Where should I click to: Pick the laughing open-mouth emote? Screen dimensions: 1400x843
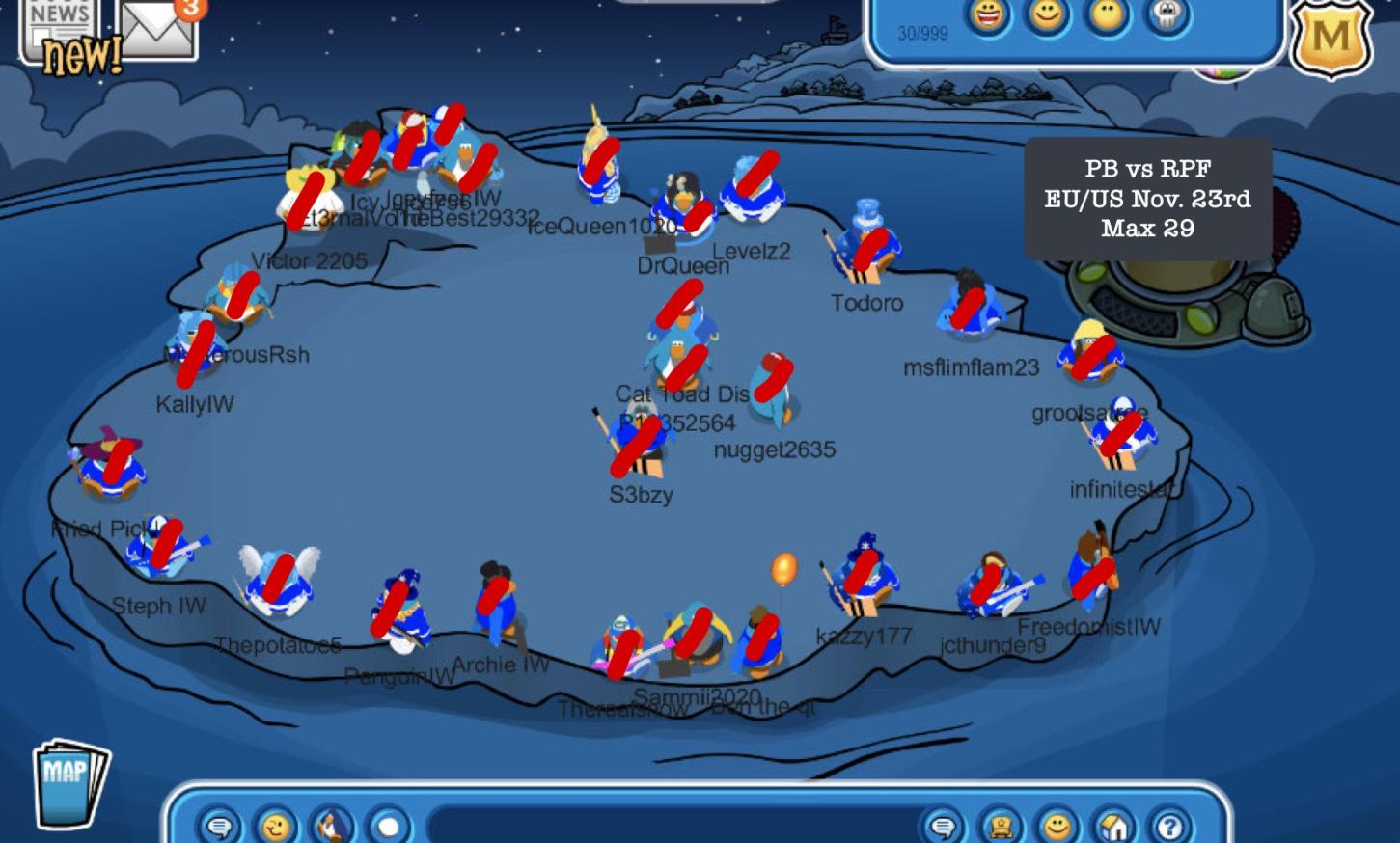click(x=987, y=16)
